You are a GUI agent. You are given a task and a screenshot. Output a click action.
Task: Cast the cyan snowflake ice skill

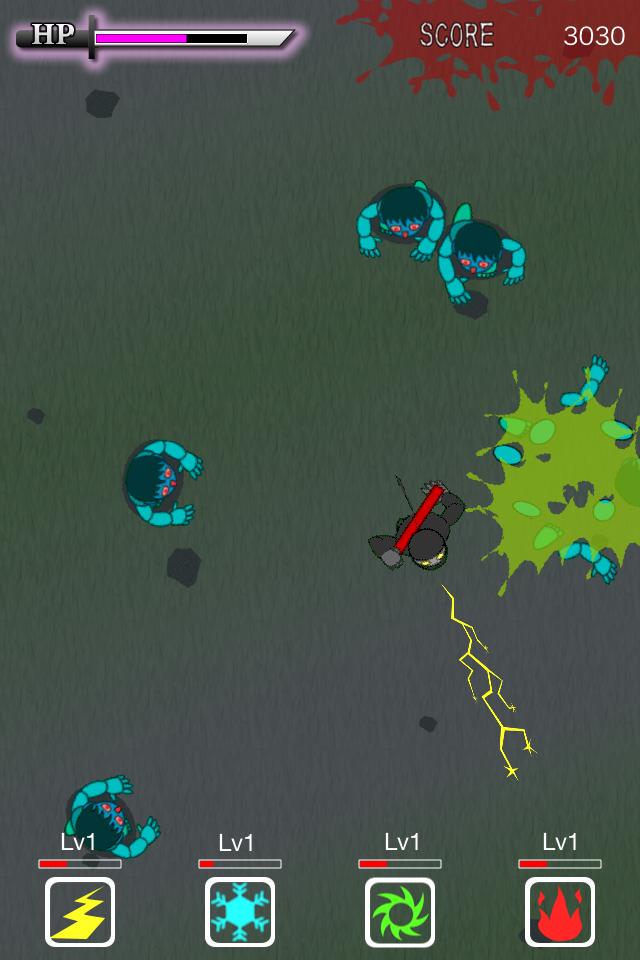point(240,911)
